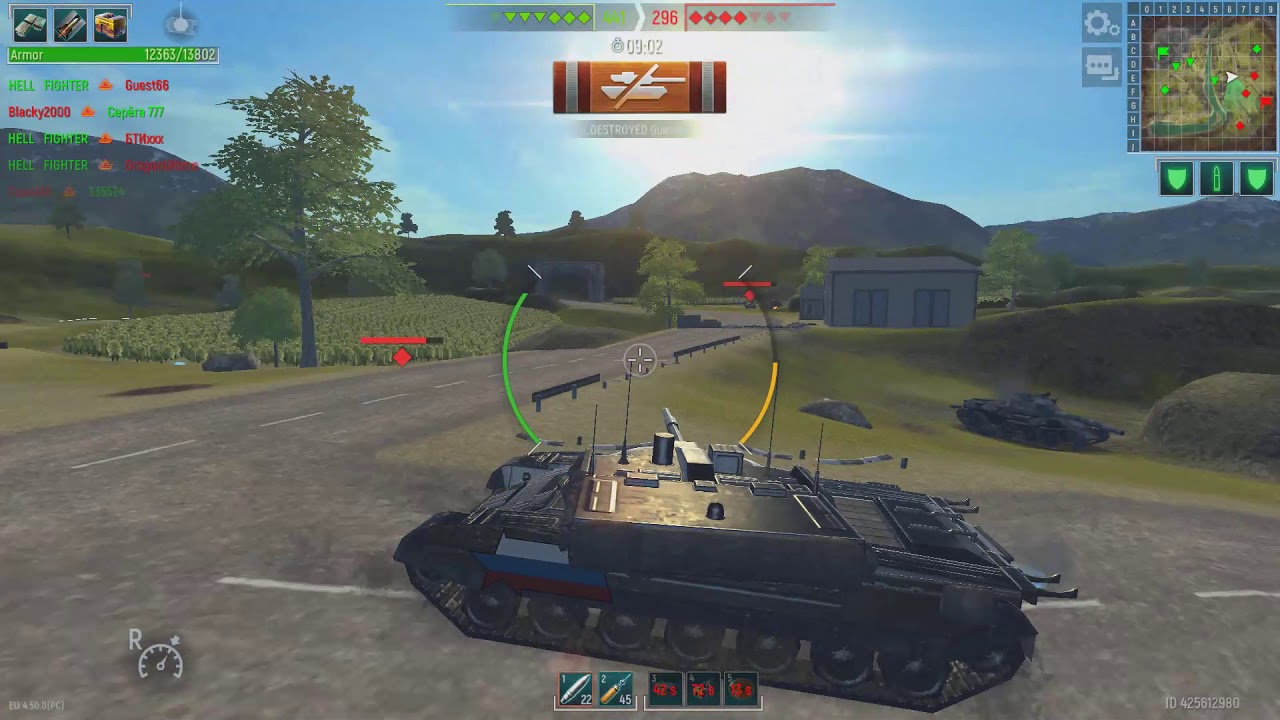The height and width of the screenshot is (720, 1280).
Task: Open the gear settings menu
Action: (x=1101, y=23)
